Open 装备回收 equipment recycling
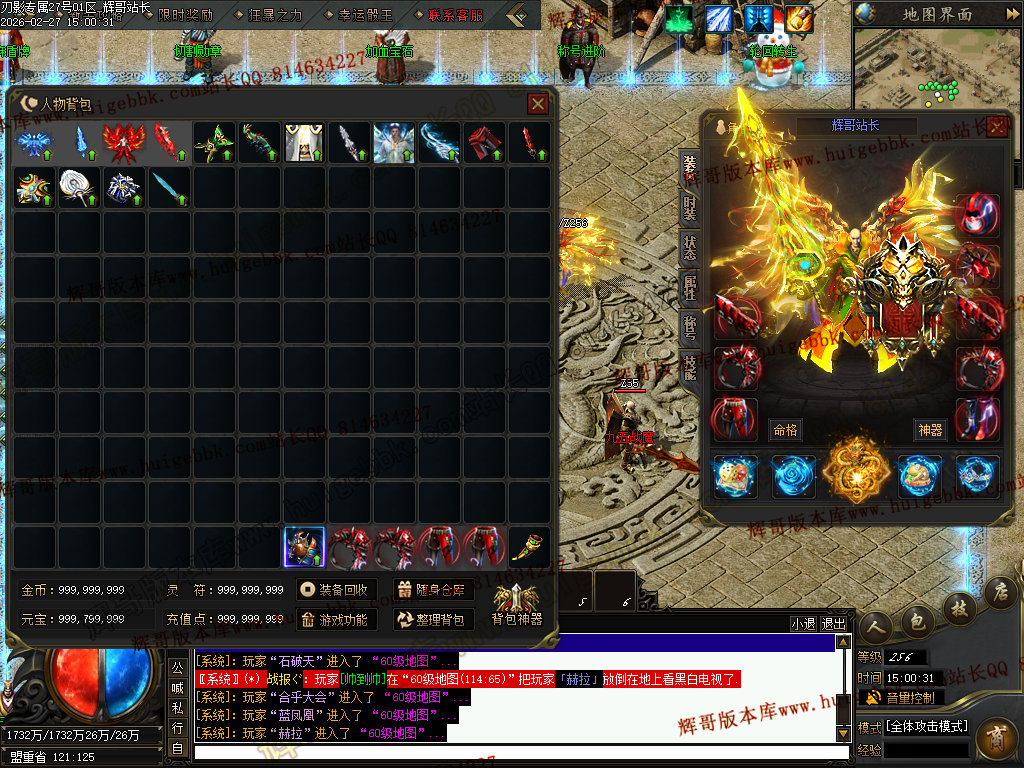Viewport: 1024px width, 768px height. pos(335,590)
